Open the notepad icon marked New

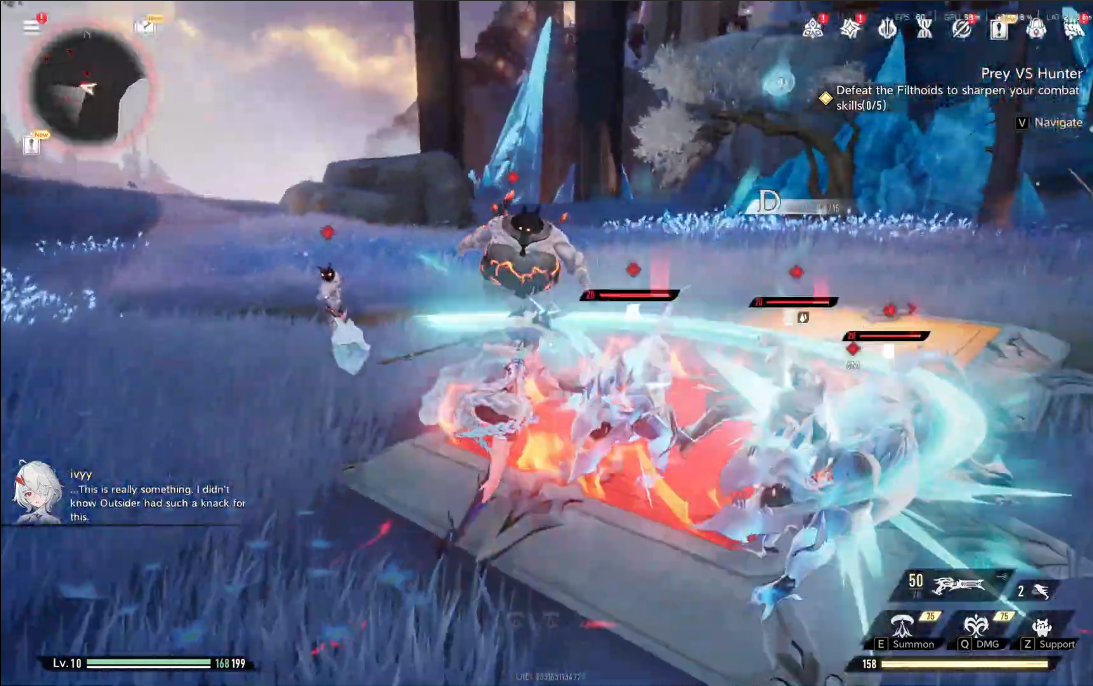(x=146, y=26)
